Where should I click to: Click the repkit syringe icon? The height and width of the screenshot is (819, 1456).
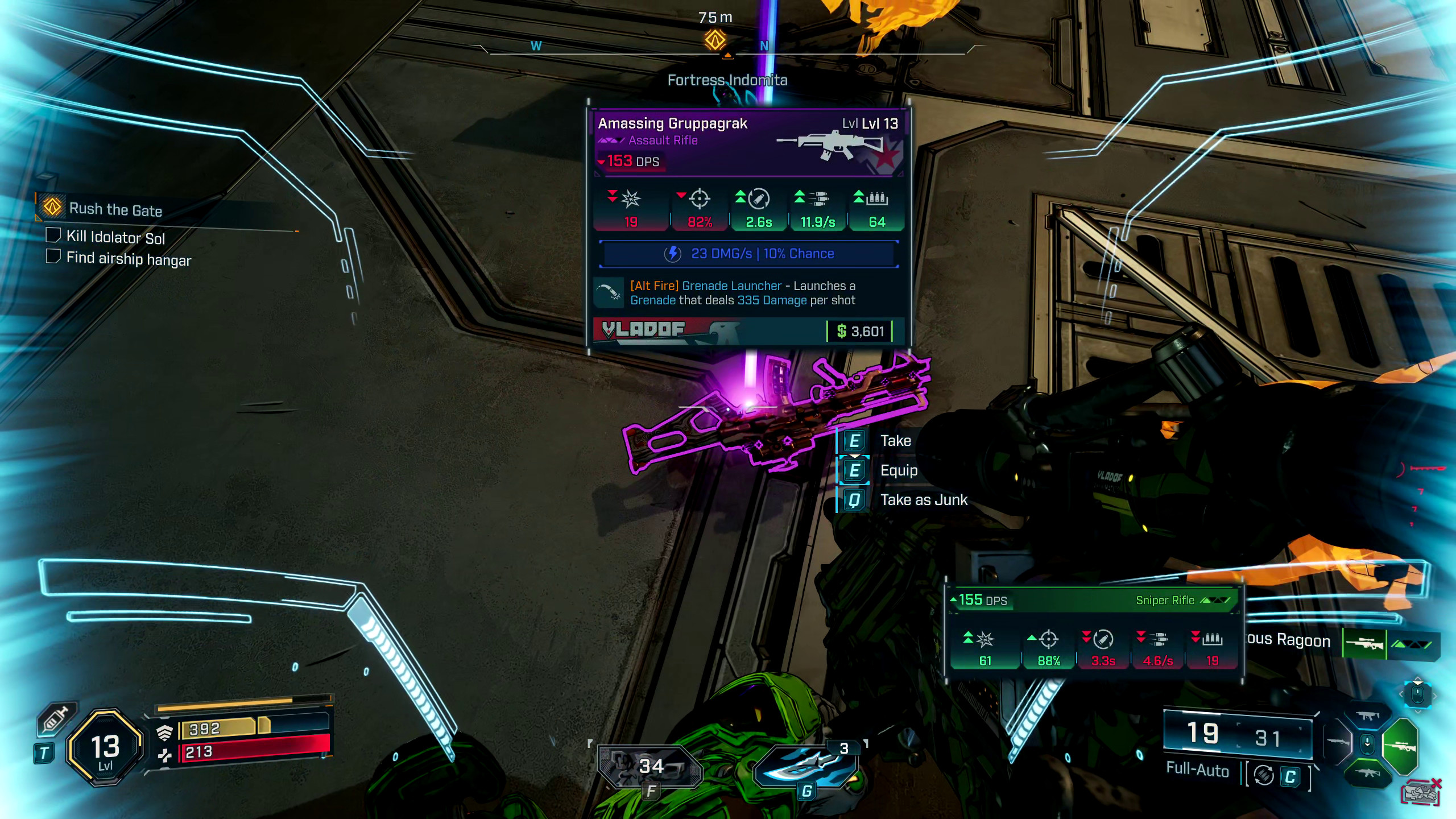56,719
